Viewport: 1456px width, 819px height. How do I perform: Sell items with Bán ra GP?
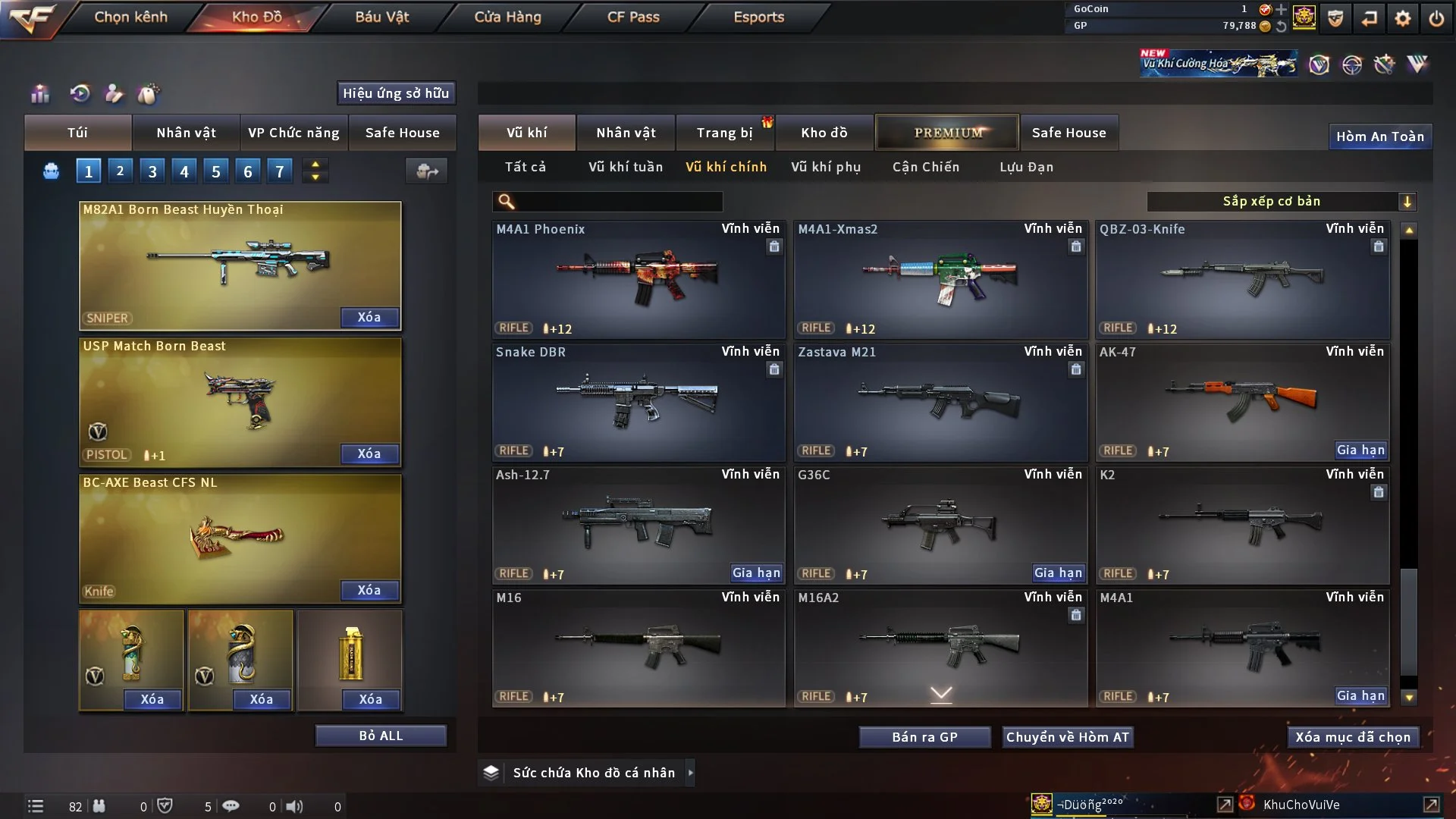[x=924, y=737]
